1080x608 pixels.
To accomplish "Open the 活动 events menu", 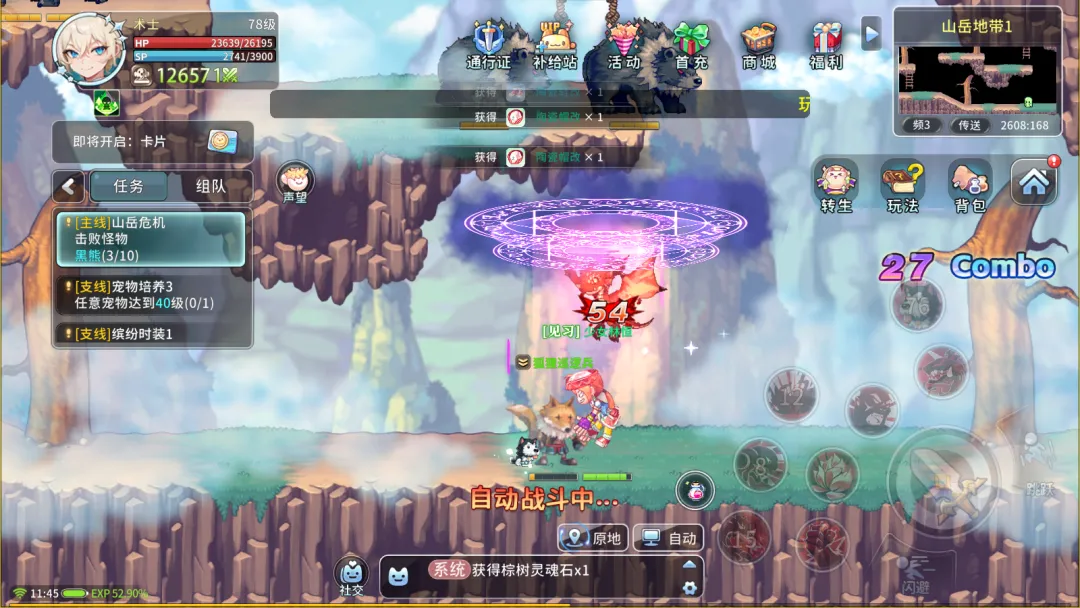I will tap(624, 45).
